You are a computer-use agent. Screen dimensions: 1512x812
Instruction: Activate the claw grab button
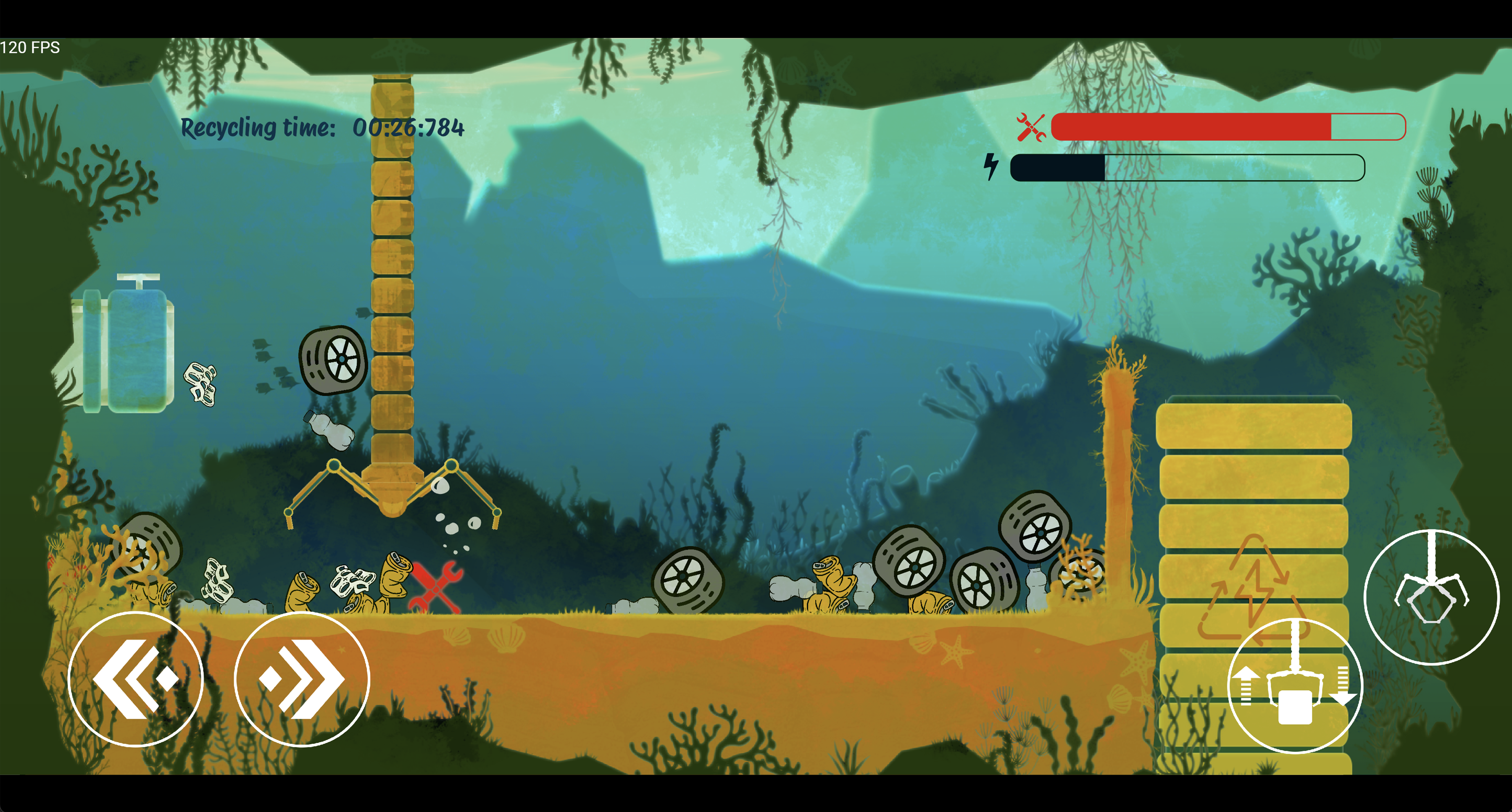coord(1431,597)
